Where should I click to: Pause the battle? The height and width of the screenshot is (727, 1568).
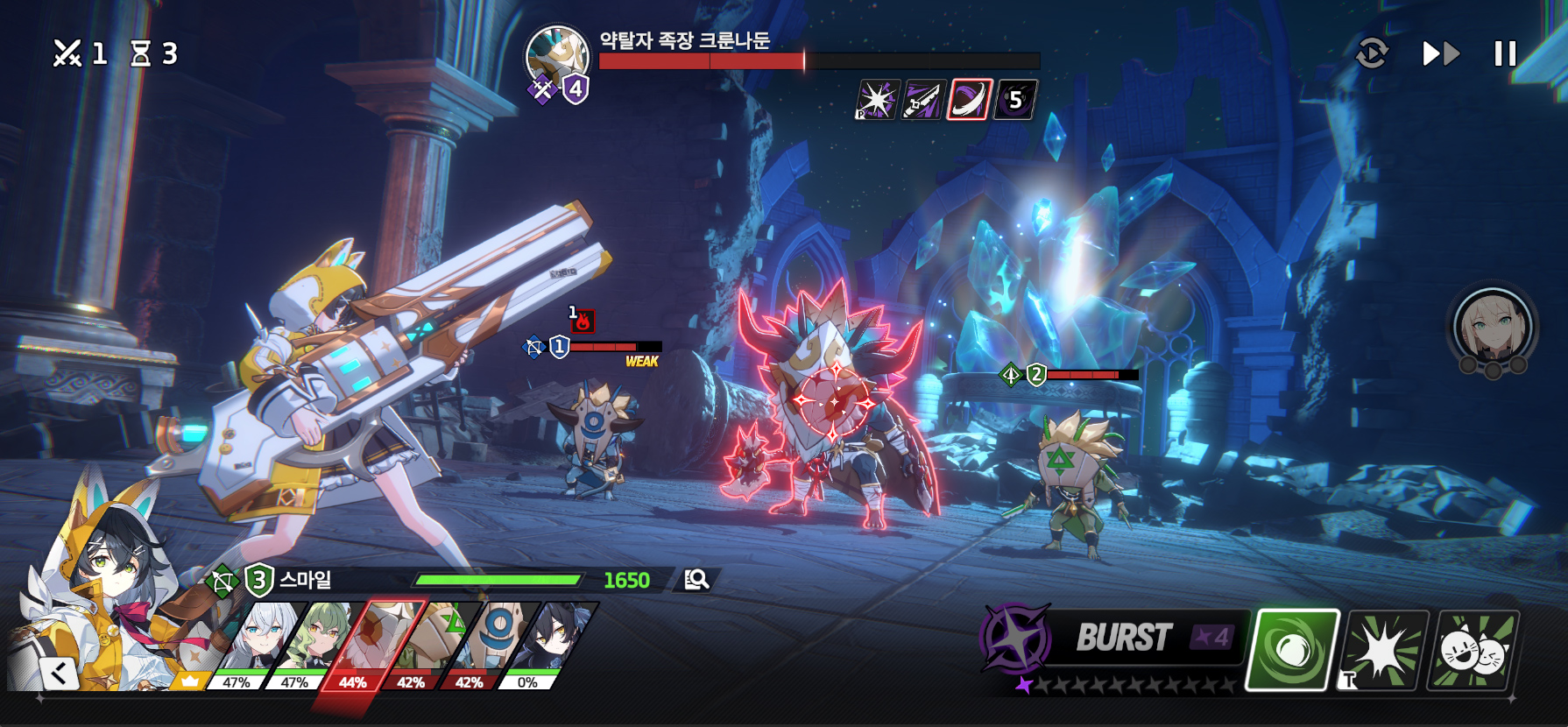click(x=1505, y=54)
